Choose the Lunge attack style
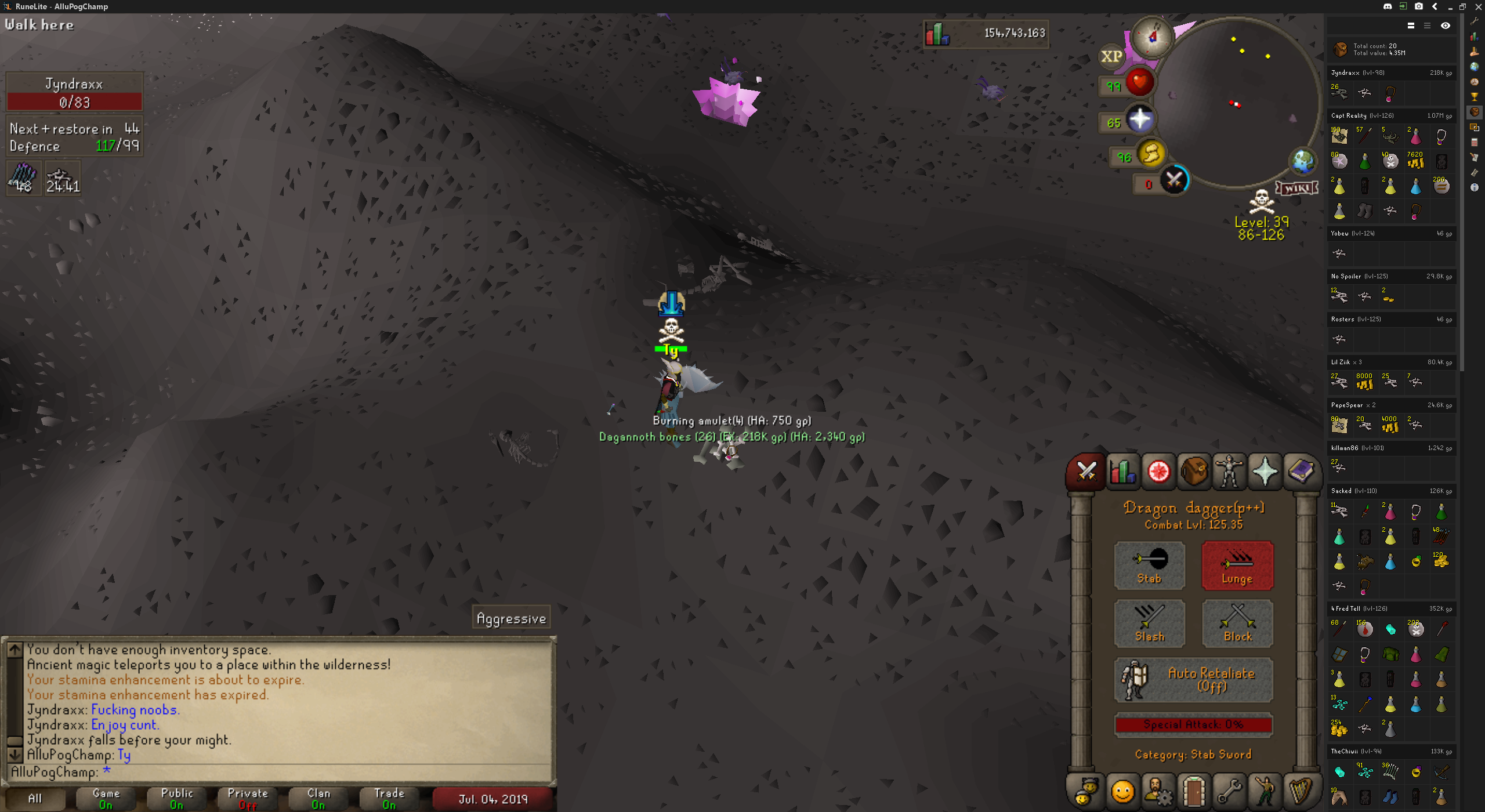 pyautogui.click(x=1237, y=565)
